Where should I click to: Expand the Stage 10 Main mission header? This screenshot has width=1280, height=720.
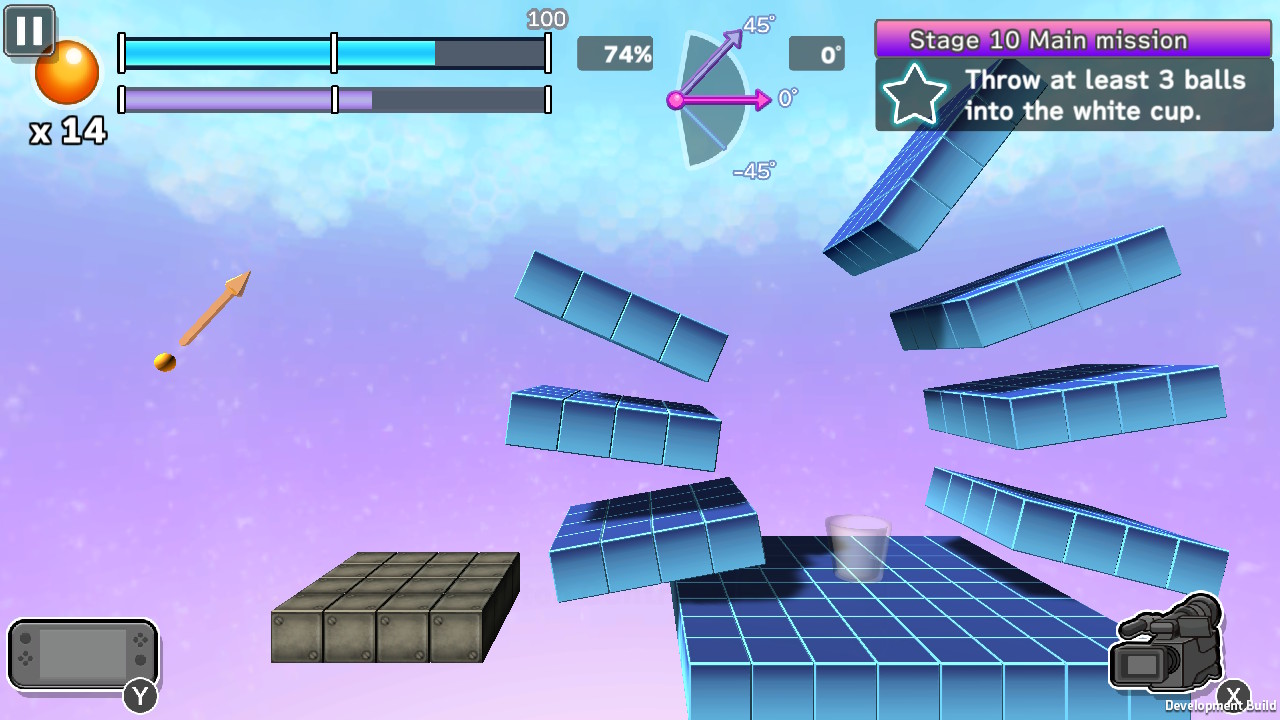click(1072, 40)
